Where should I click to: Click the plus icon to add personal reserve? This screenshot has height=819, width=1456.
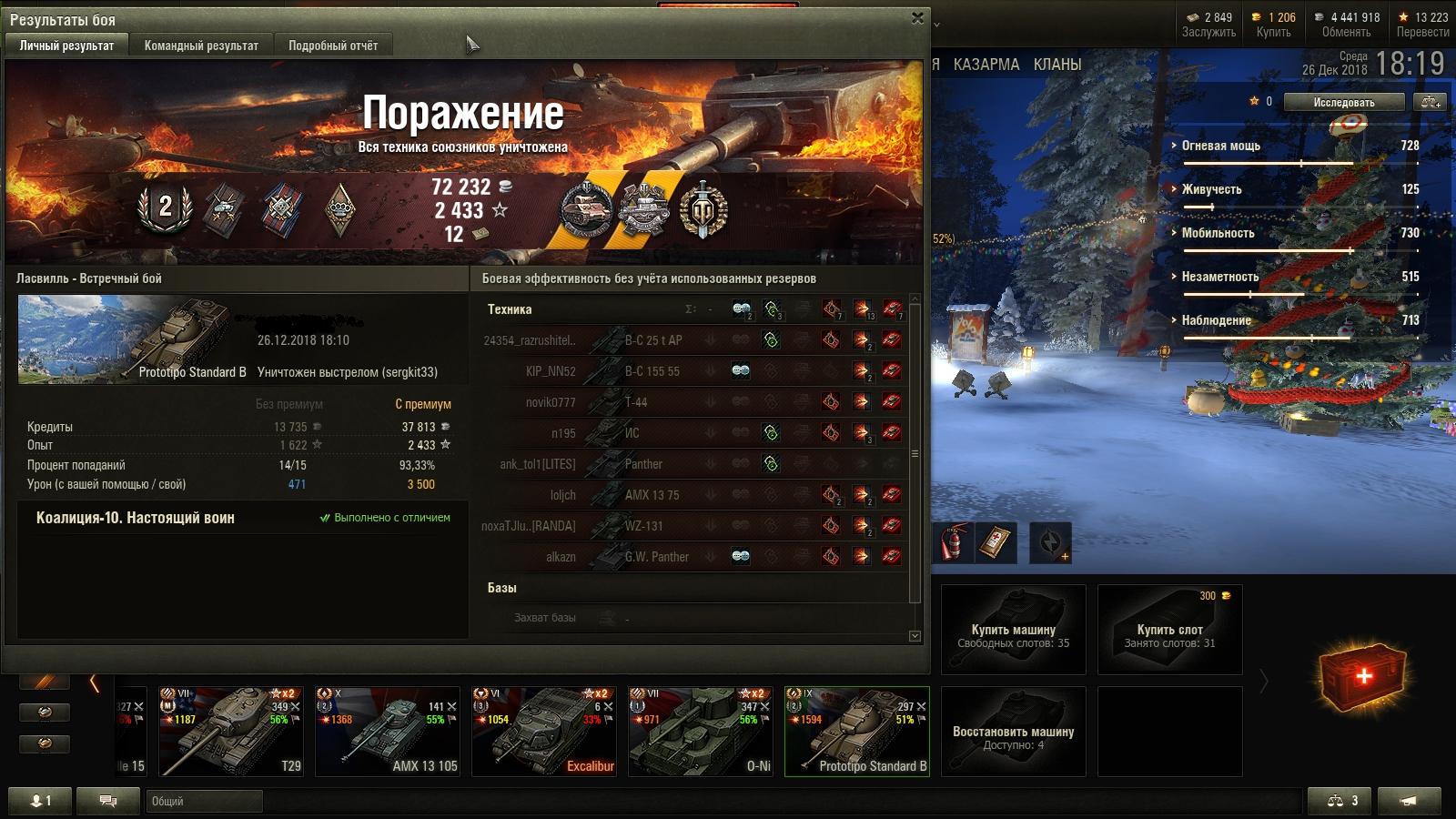1065,556
